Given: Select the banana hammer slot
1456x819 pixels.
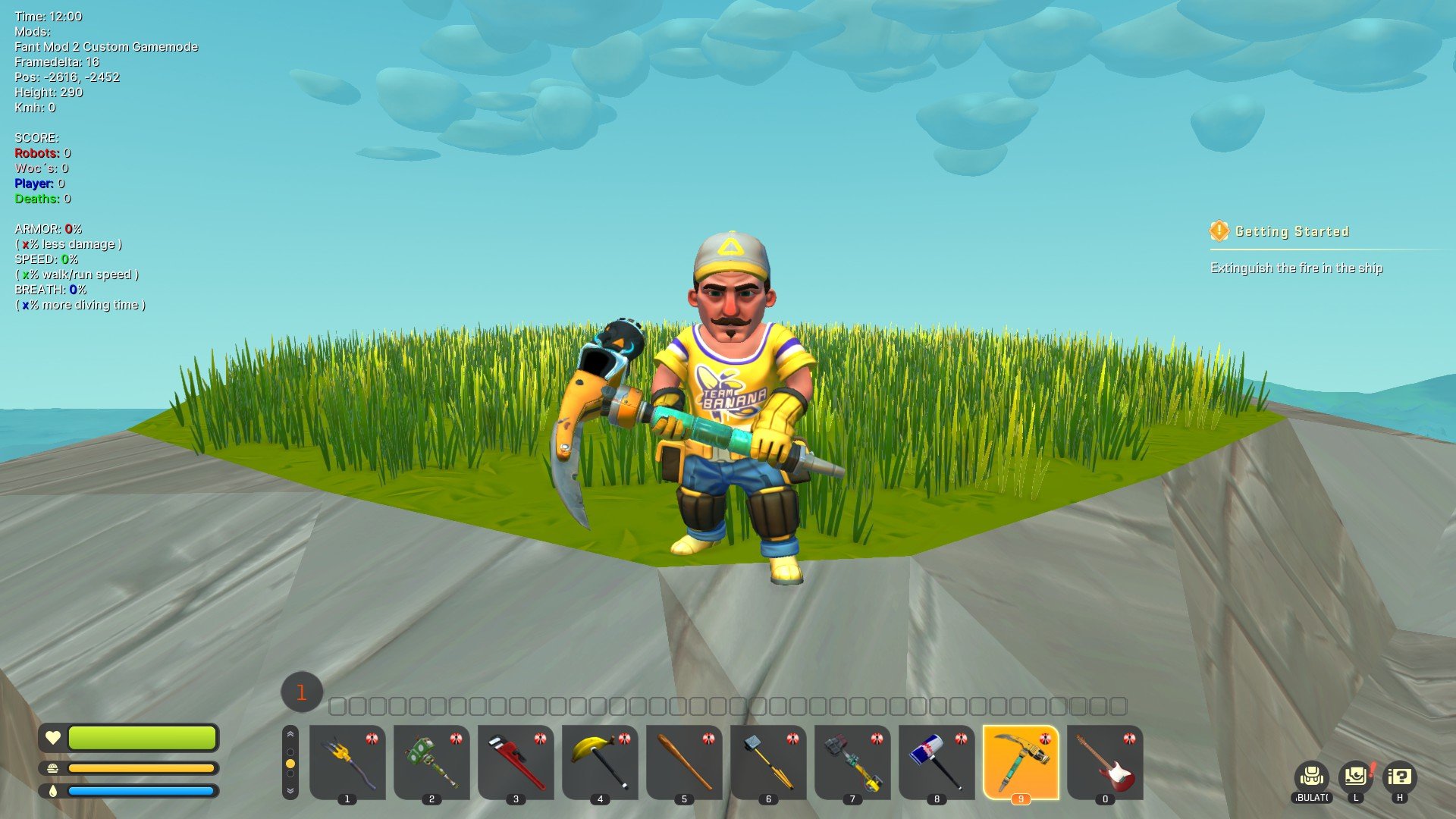Looking at the screenshot, I should click(600, 761).
